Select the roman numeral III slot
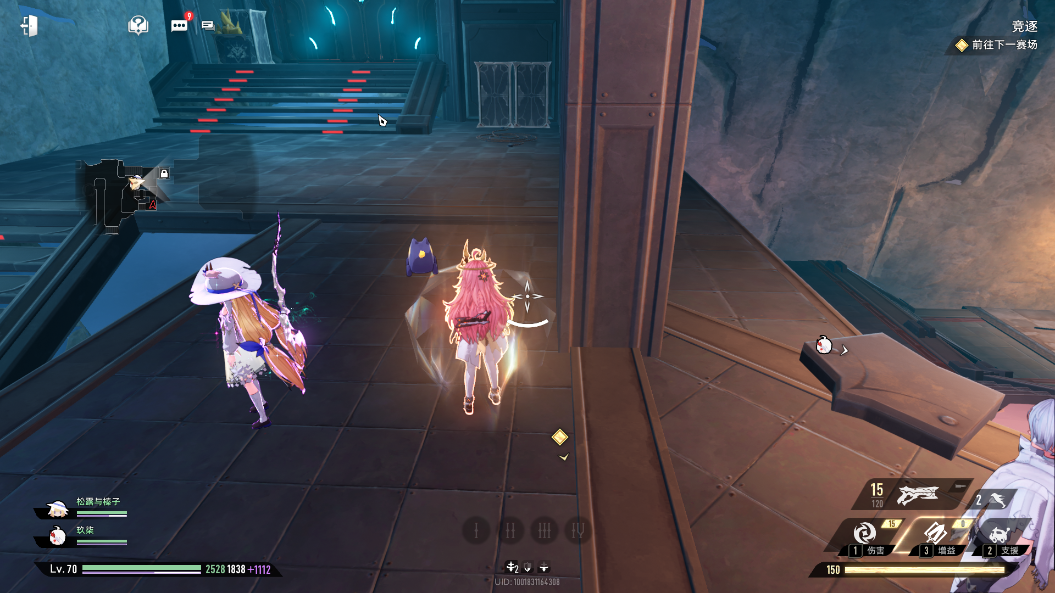Viewport: 1055px width, 593px height. click(x=544, y=530)
